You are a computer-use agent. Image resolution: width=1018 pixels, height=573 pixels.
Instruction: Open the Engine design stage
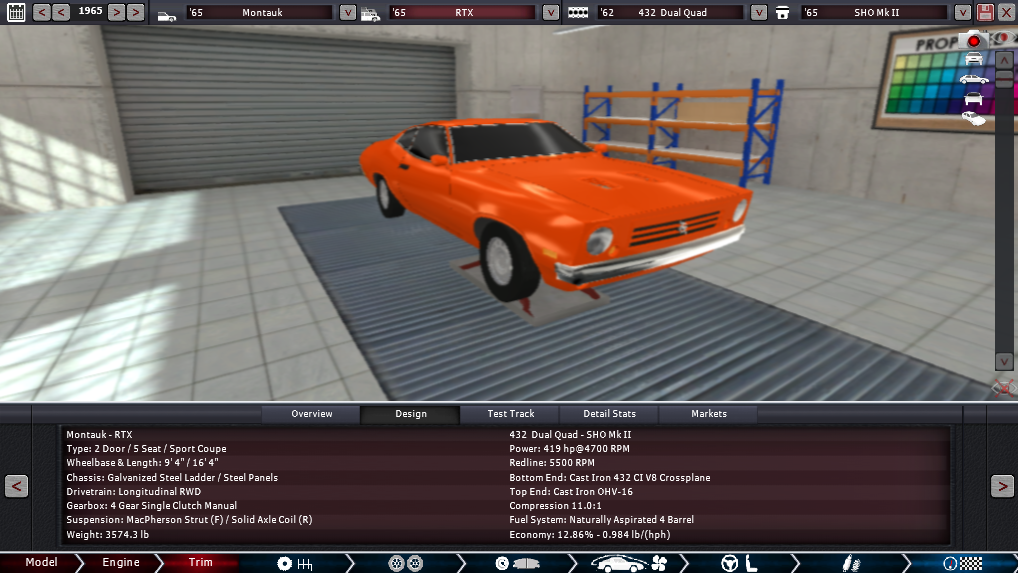pos(121,563)
